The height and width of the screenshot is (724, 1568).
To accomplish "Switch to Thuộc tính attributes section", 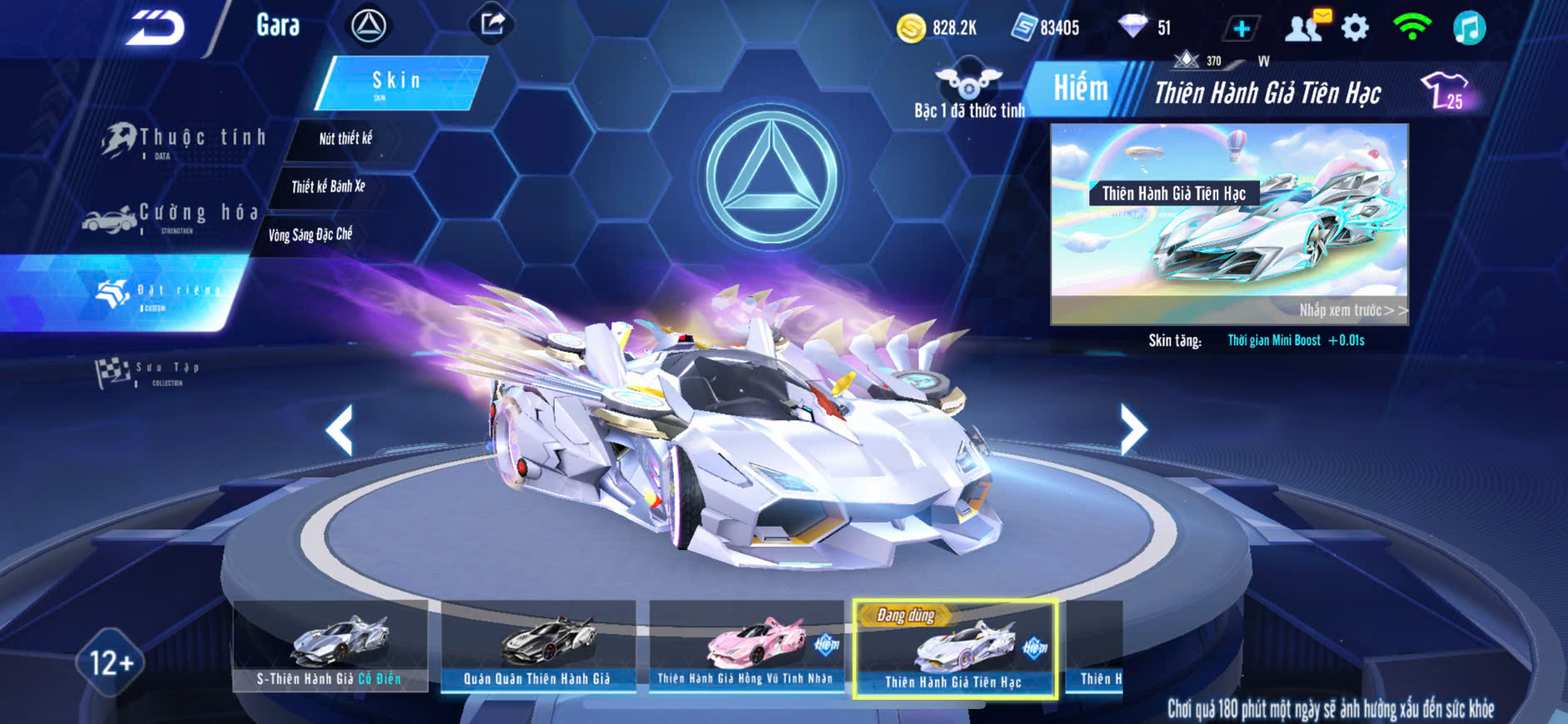I will point(185,140).
